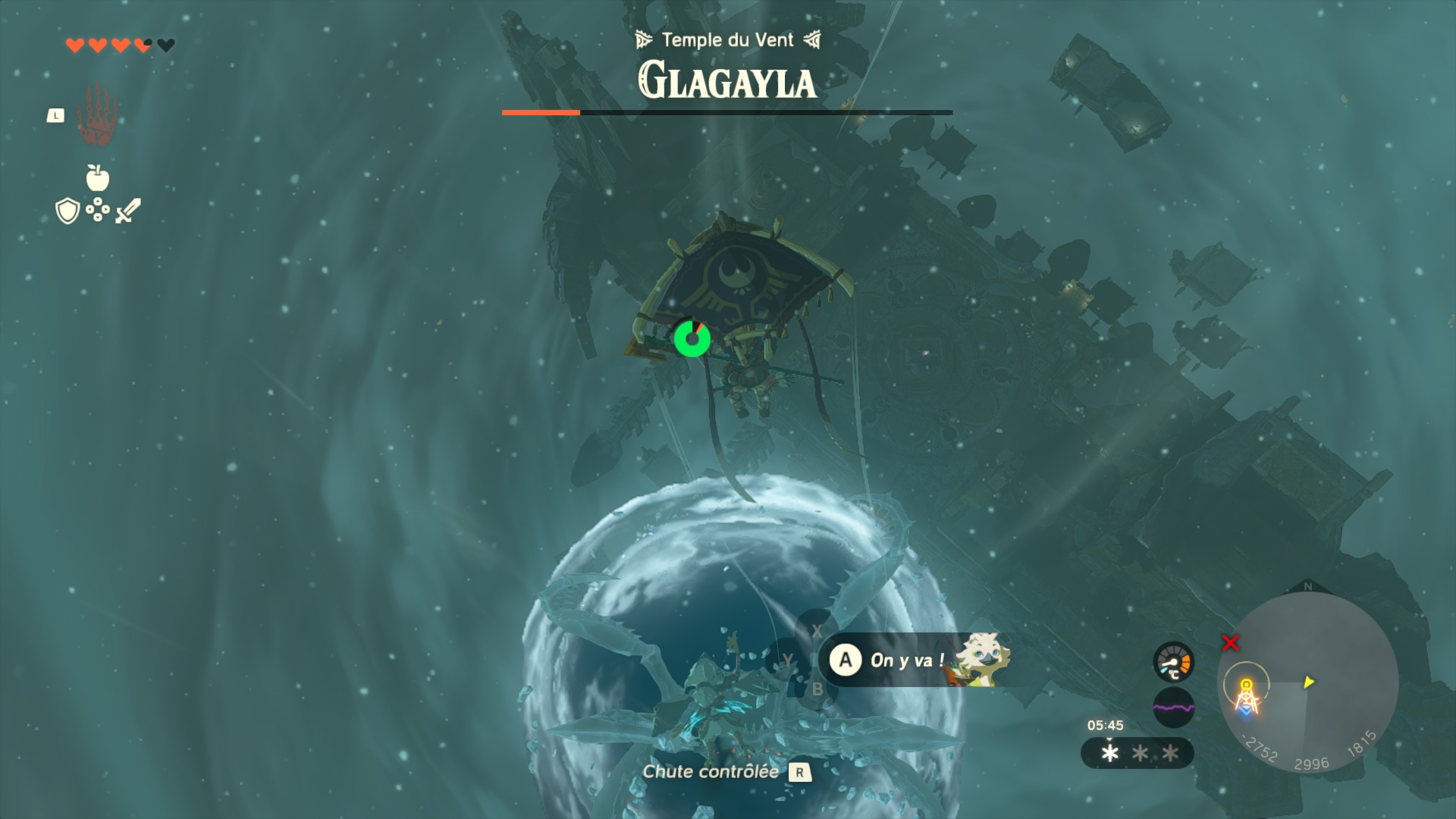Select the Ultrahand ability icon

[x=96, y=115]
